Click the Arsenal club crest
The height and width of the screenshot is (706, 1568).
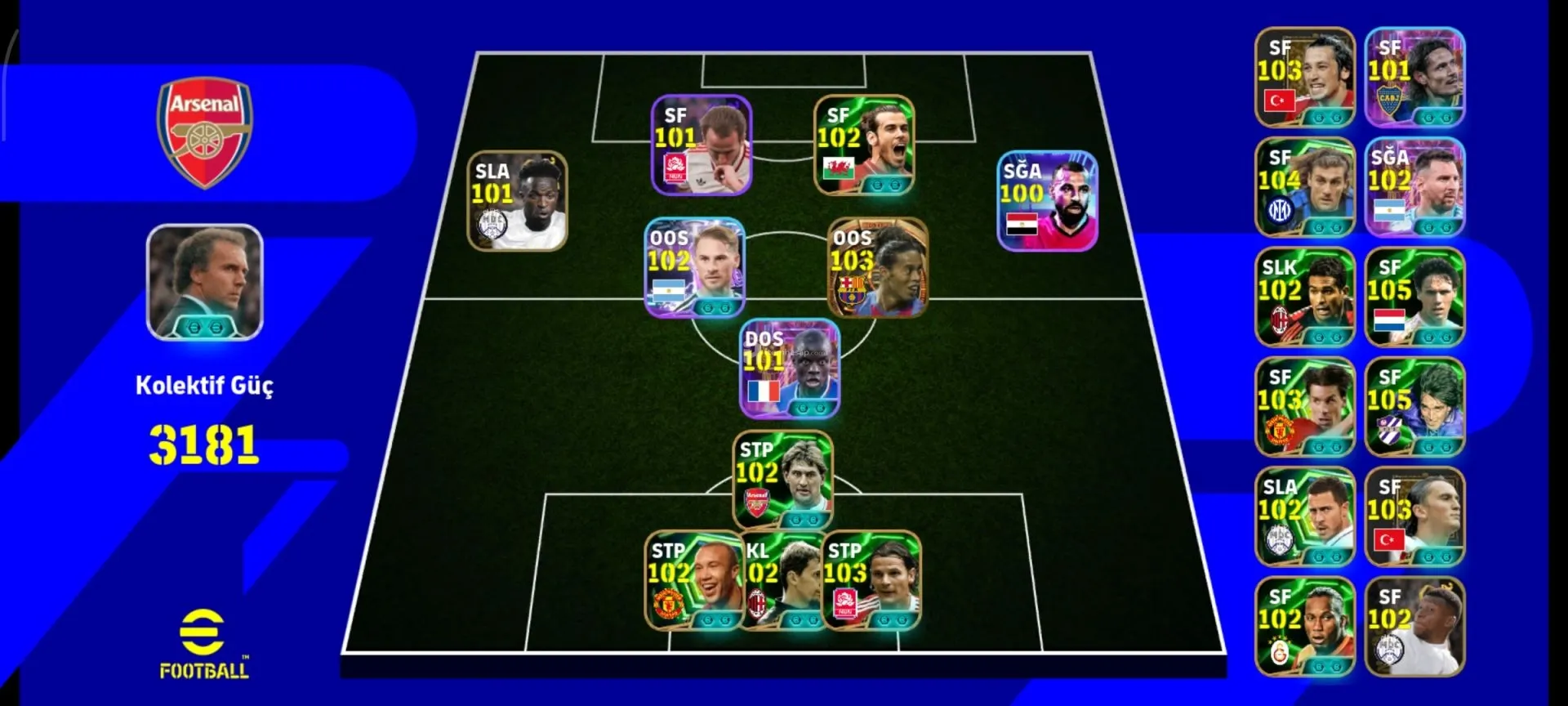point(205,132)
